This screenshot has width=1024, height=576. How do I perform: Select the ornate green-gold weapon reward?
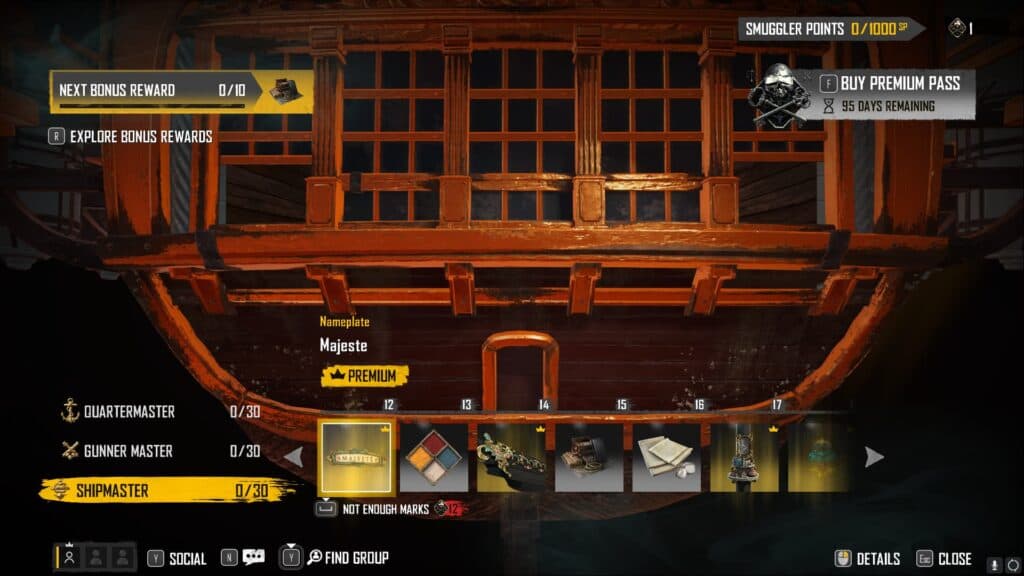(x=512, y=457)
